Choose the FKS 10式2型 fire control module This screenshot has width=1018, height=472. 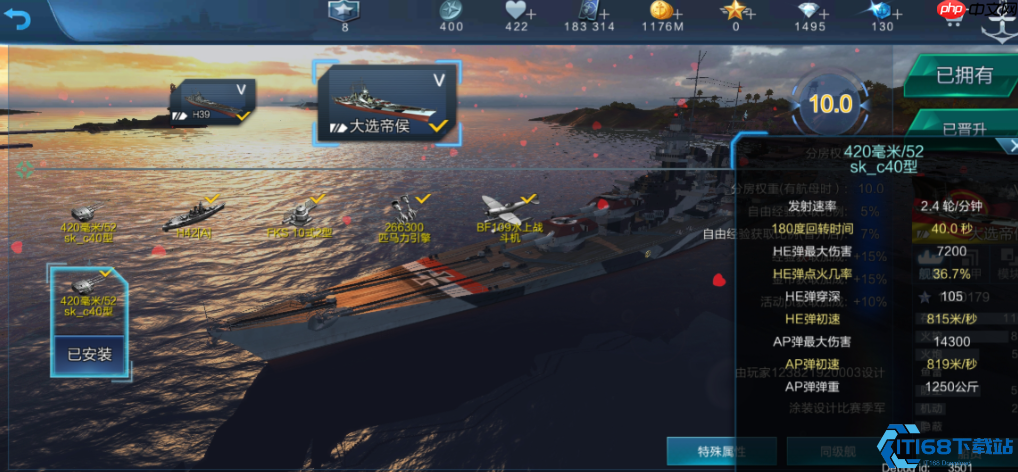point(300,217)
